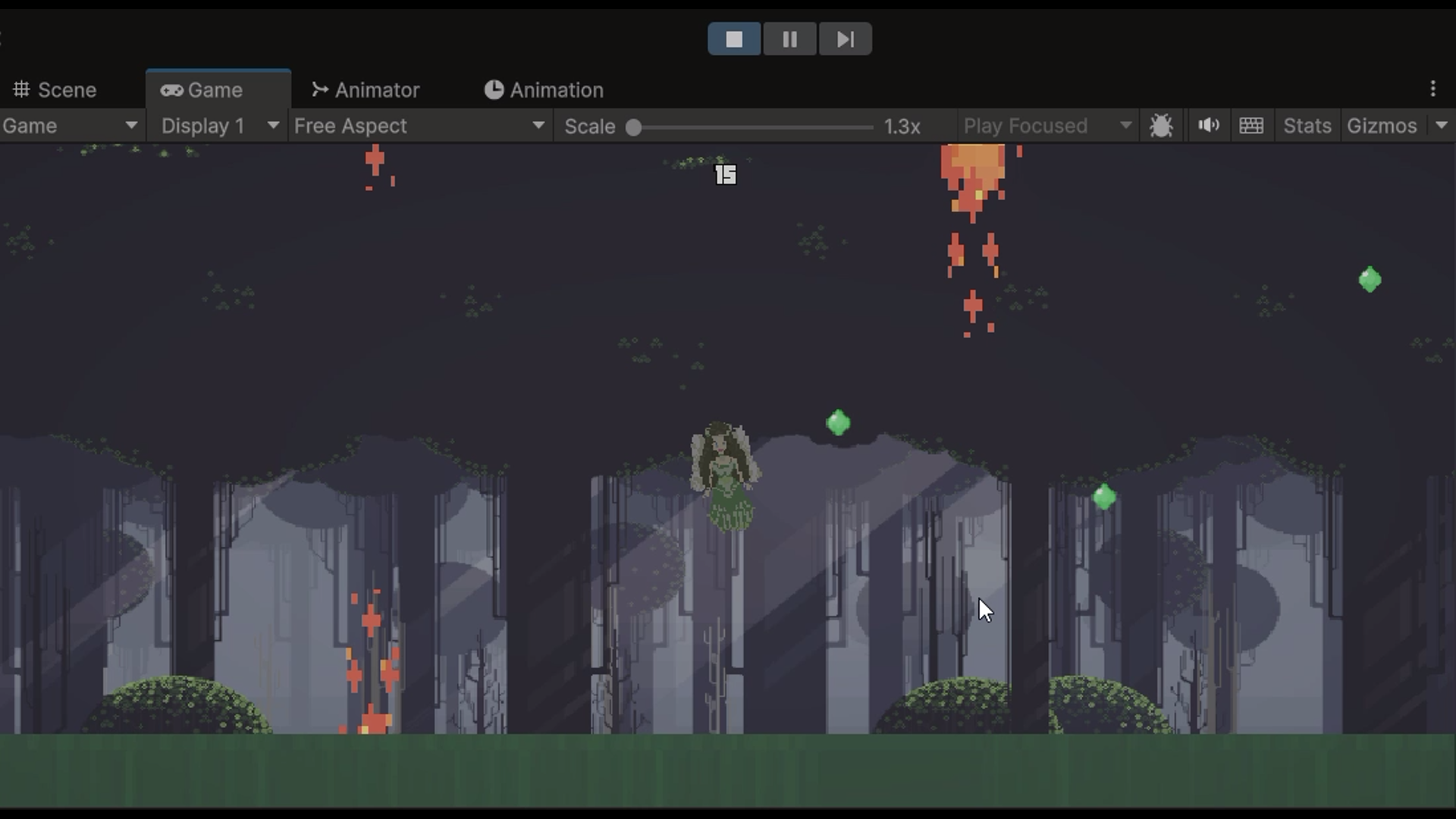Switch to the Scene tab

click(x=67, y=89)
